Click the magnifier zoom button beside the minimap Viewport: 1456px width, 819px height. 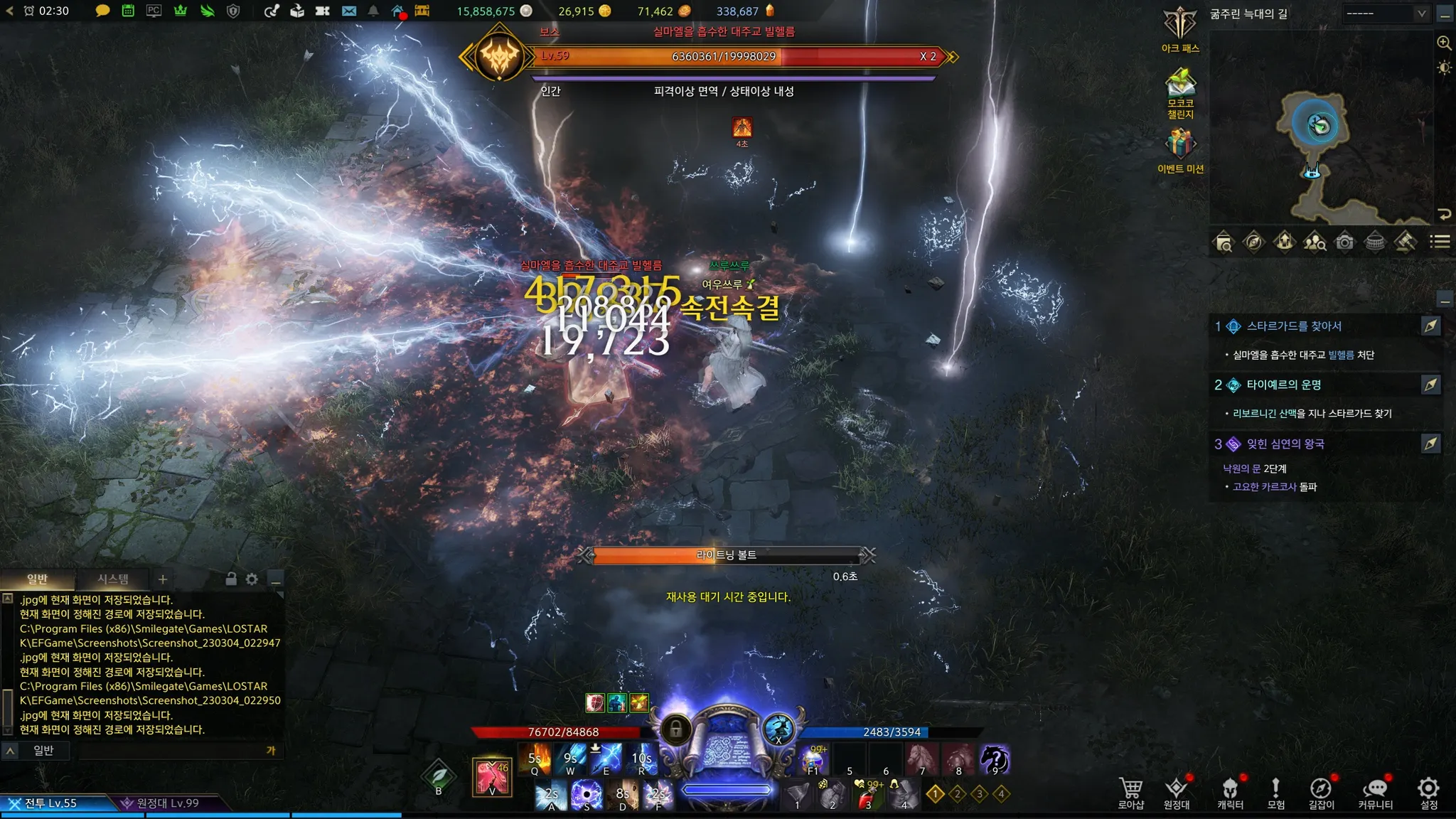1444,43
